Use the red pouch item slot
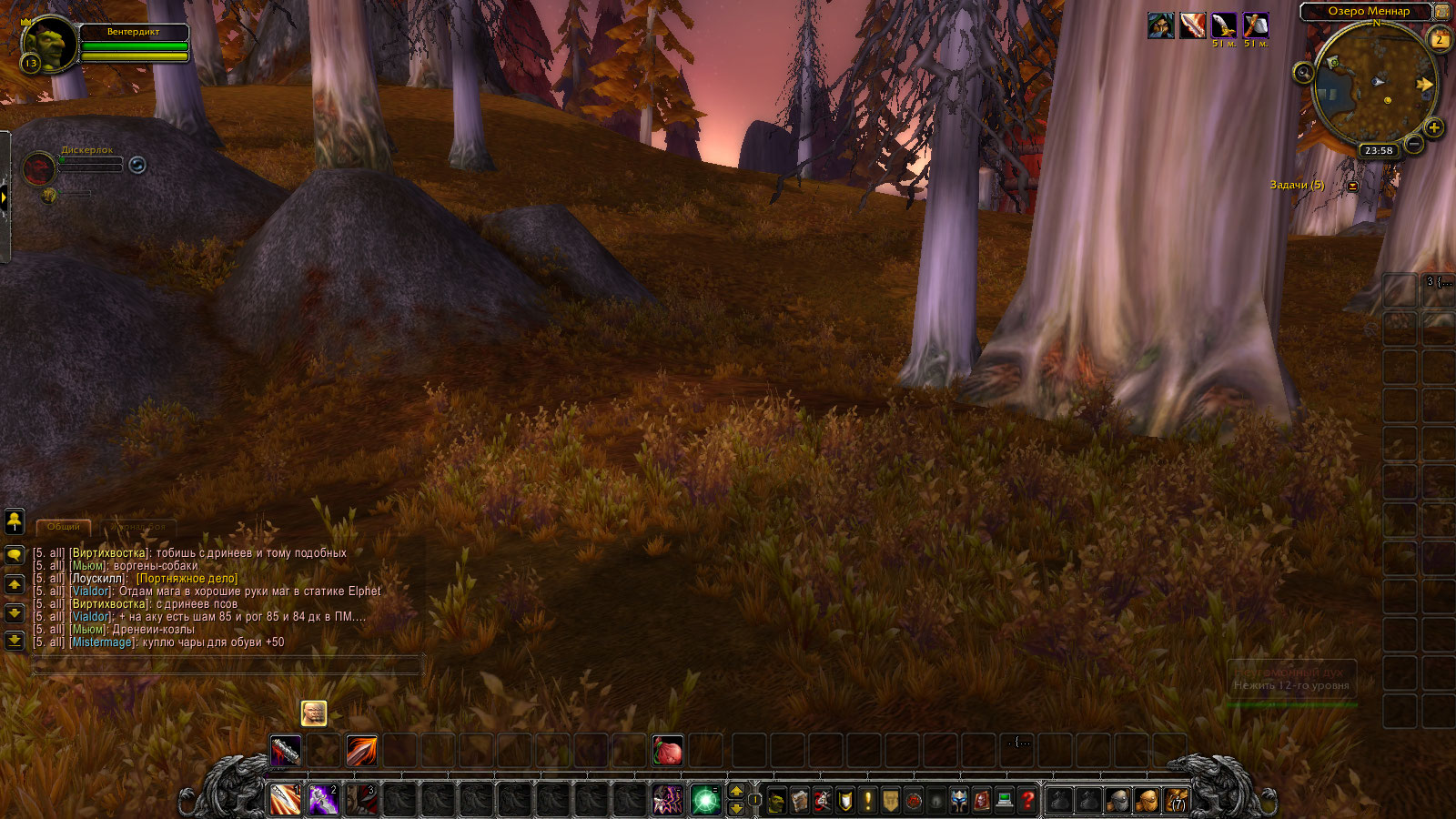Viewport: 1456px width, 819px height. point(667,752)
